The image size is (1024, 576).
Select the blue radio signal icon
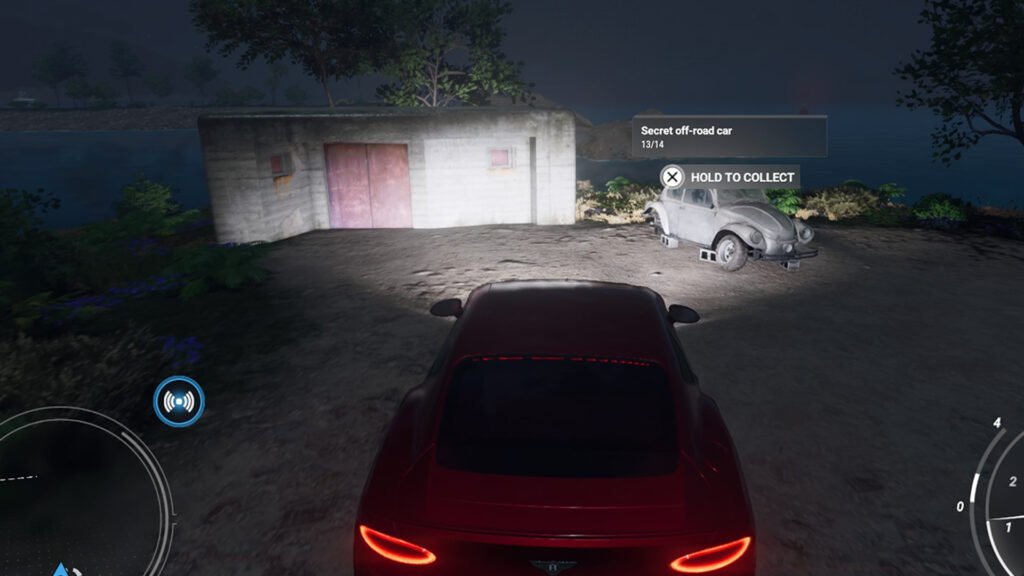click(179, 402)
